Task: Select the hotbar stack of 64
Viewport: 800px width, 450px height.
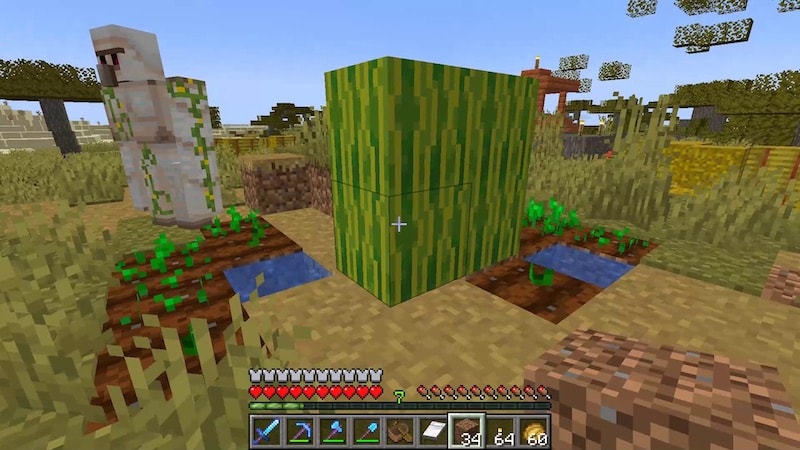Action: 500,431
